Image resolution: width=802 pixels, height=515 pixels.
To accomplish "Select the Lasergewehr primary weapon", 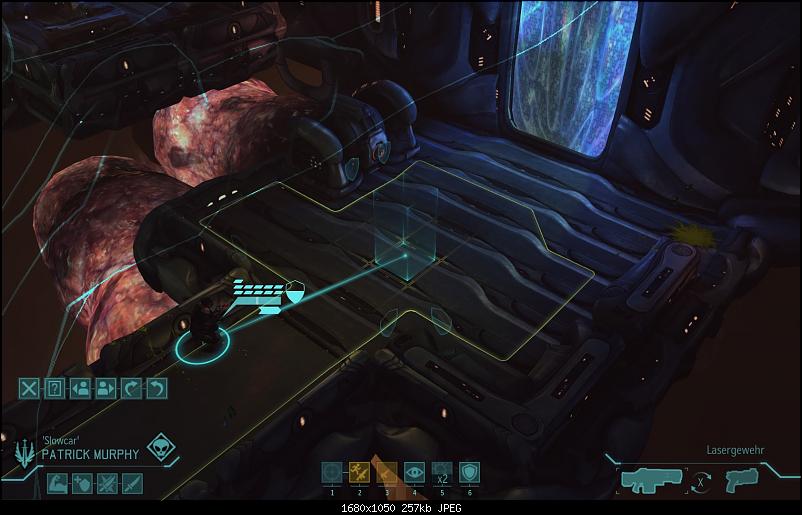I will click(651, 481).
